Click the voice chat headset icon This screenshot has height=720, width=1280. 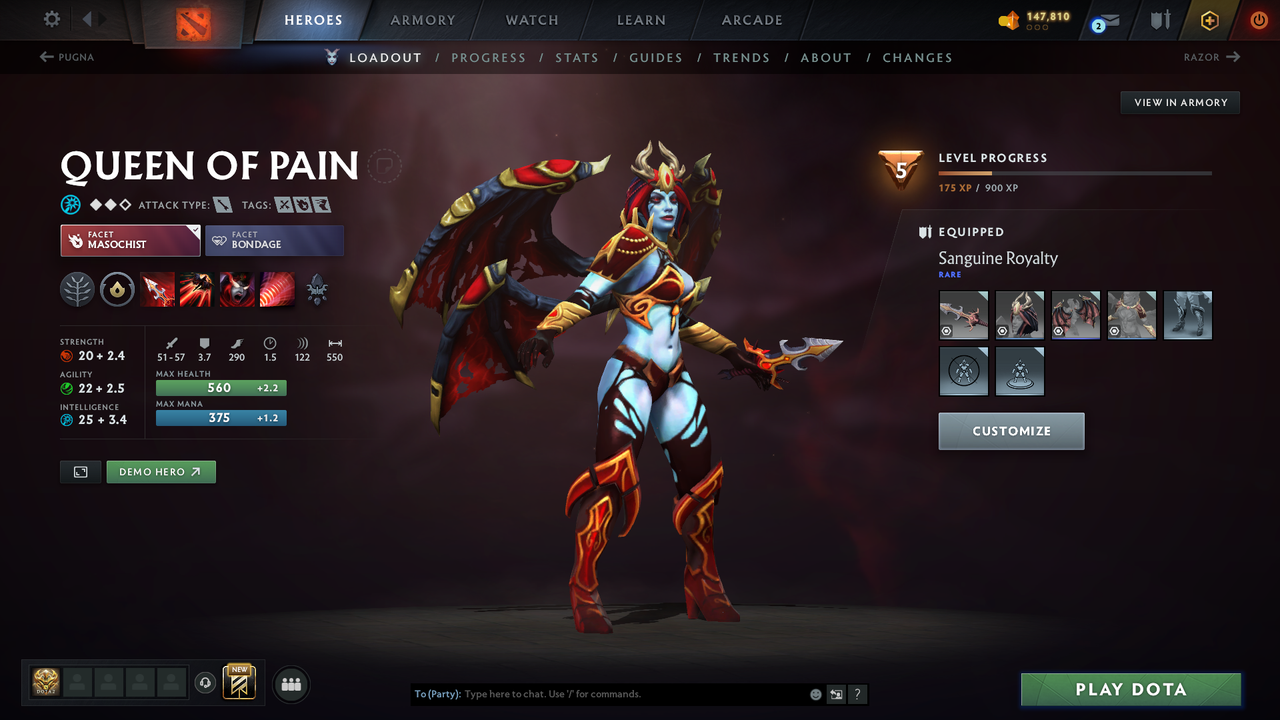pyautogui.click(x=207, y=682)
